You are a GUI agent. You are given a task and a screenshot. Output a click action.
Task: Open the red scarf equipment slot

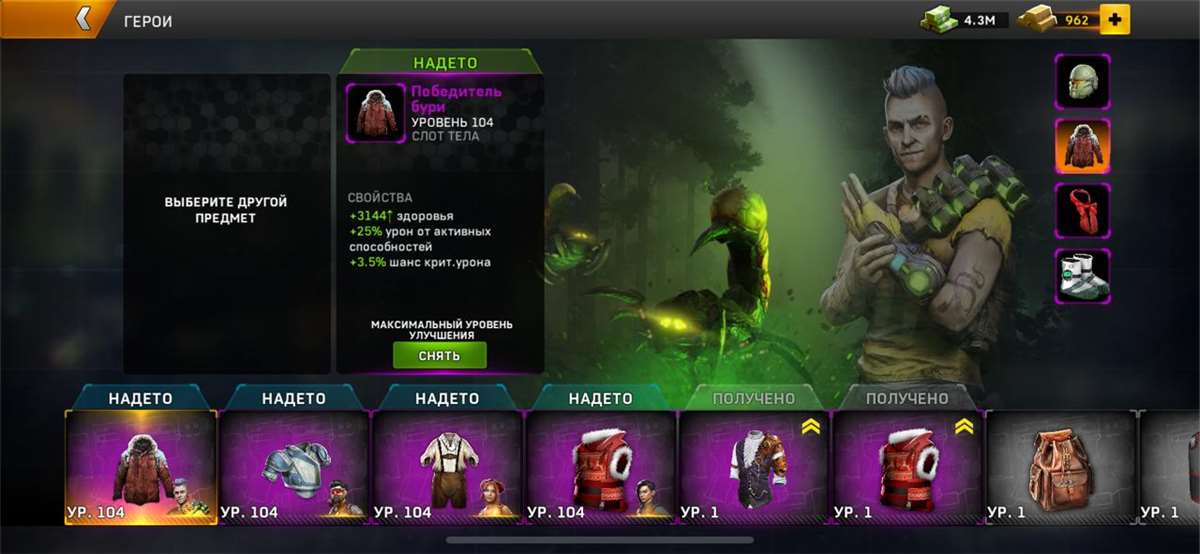point(1082,210)
